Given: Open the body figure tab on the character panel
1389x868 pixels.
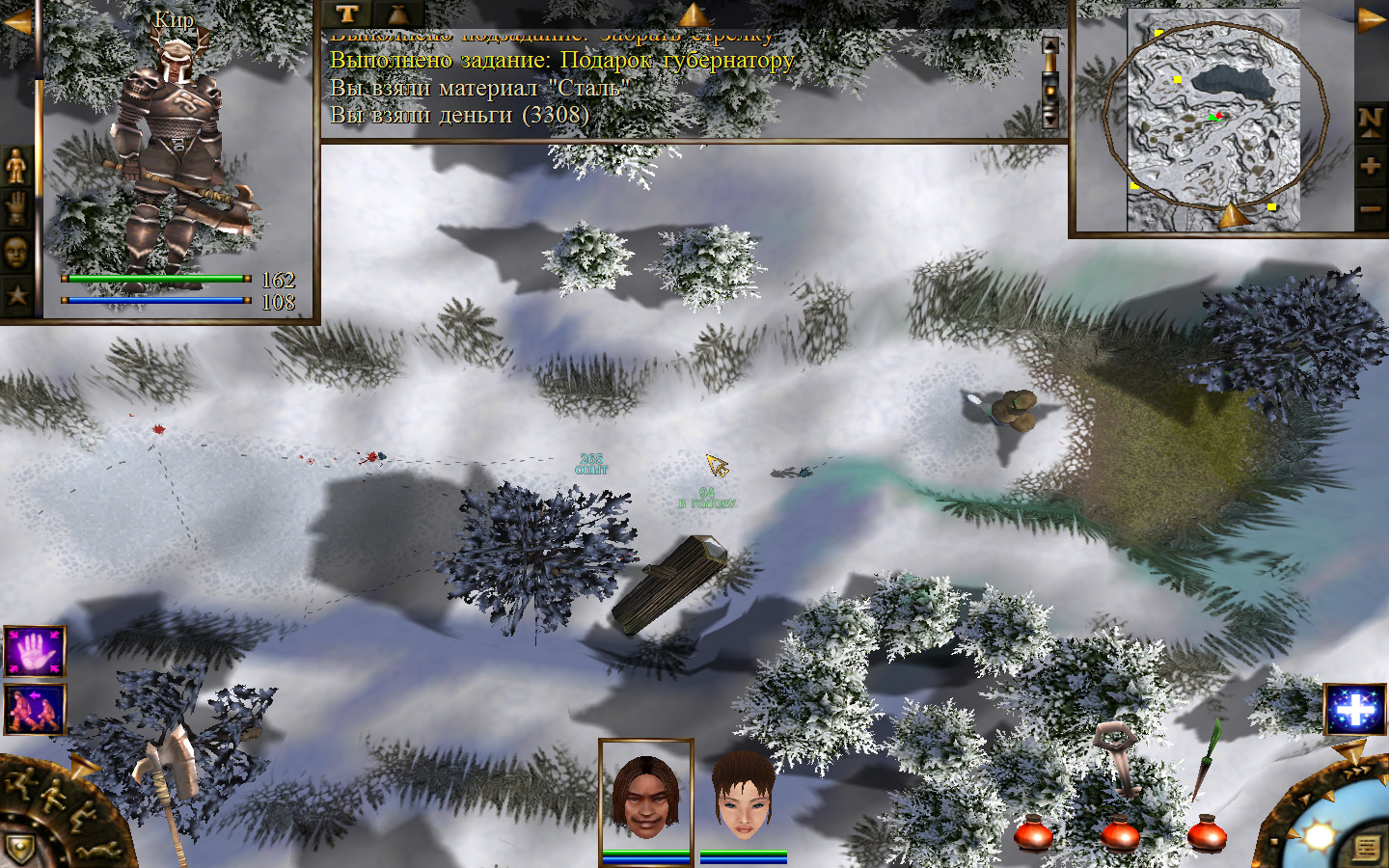Looking at the screenshot, I should pos(16,167).
